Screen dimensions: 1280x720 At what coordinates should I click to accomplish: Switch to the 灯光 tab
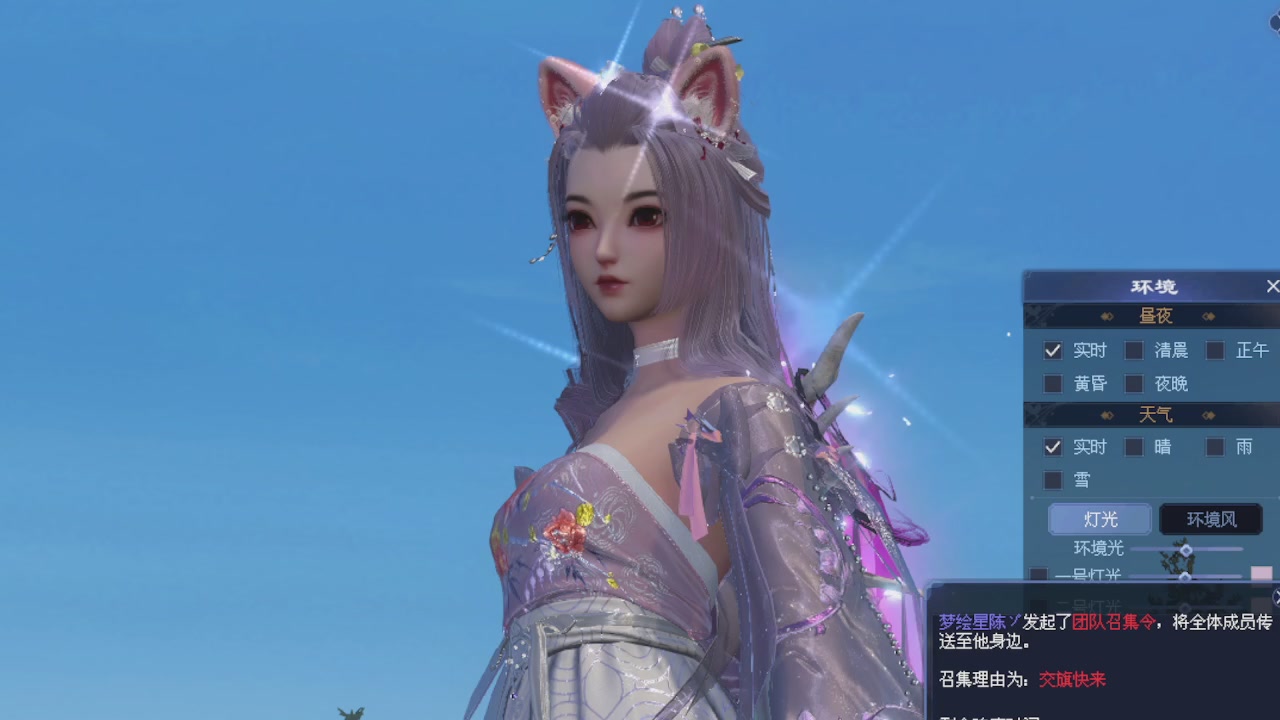1098,519
